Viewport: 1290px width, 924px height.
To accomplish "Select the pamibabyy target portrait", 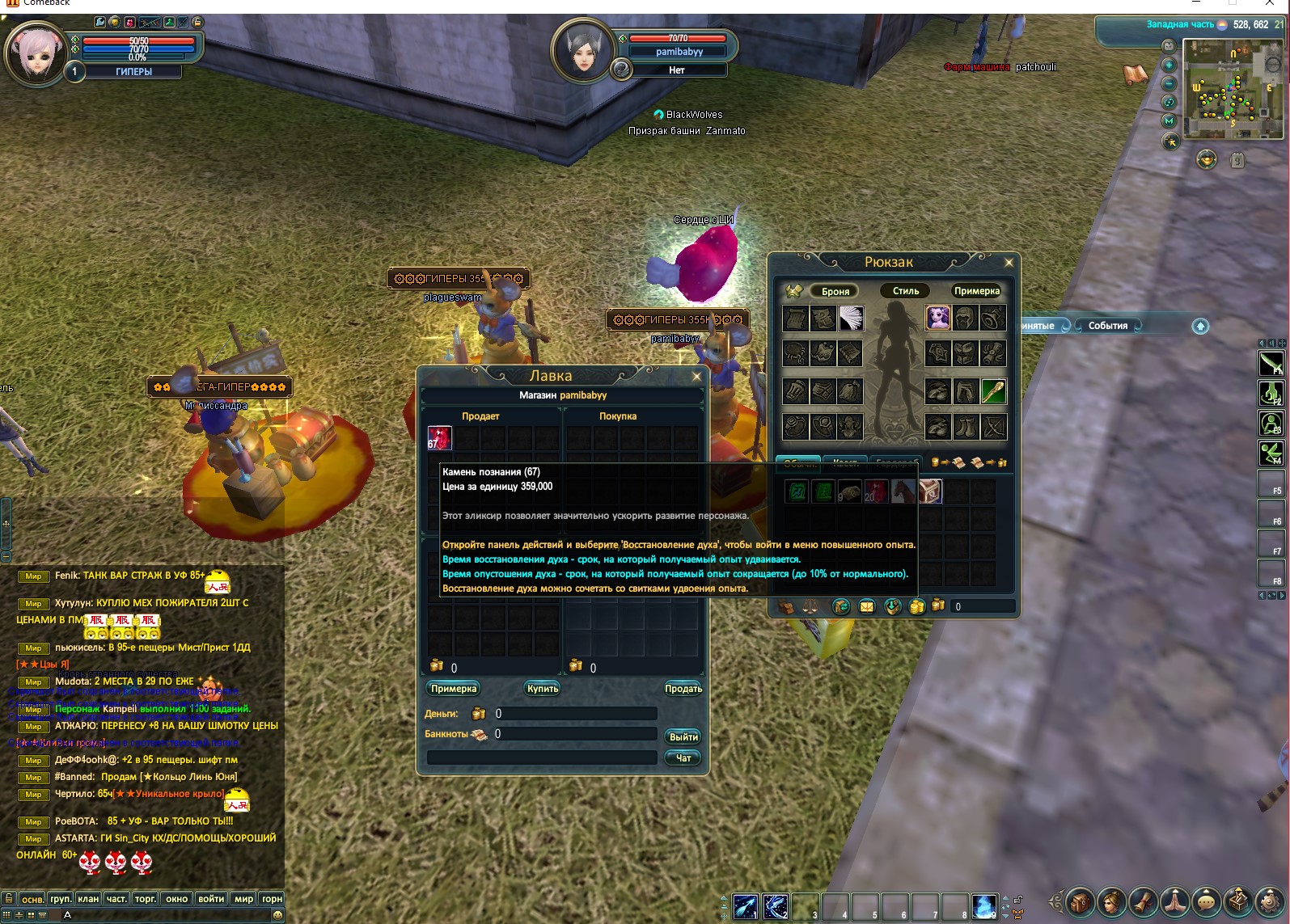I will point(582,50).
